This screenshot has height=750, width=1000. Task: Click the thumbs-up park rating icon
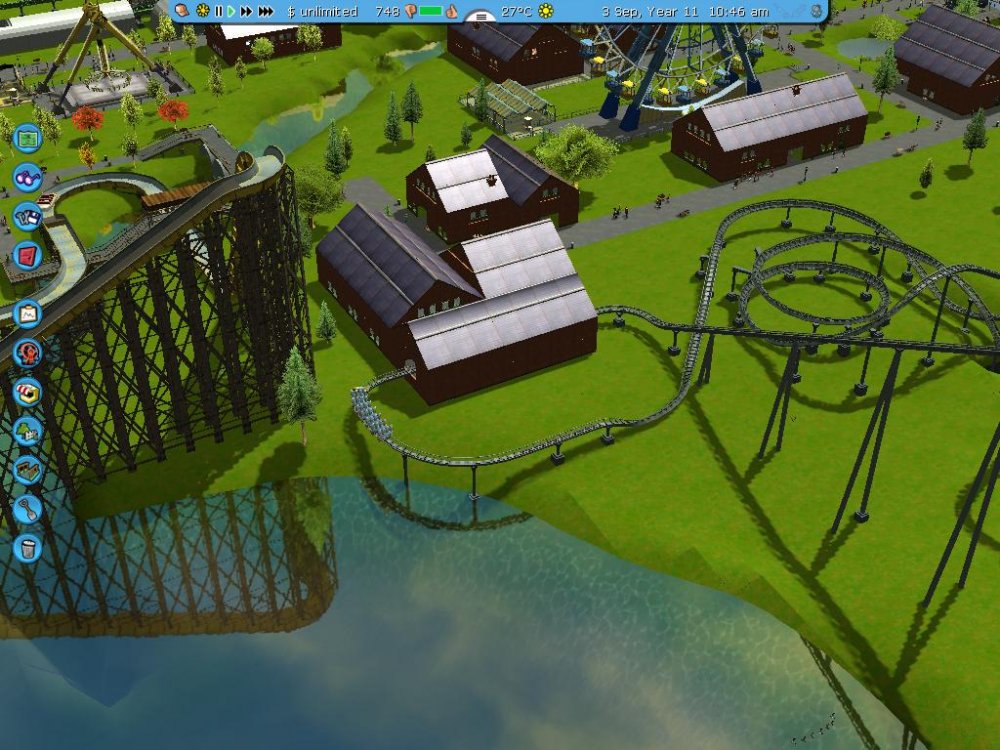452,11
